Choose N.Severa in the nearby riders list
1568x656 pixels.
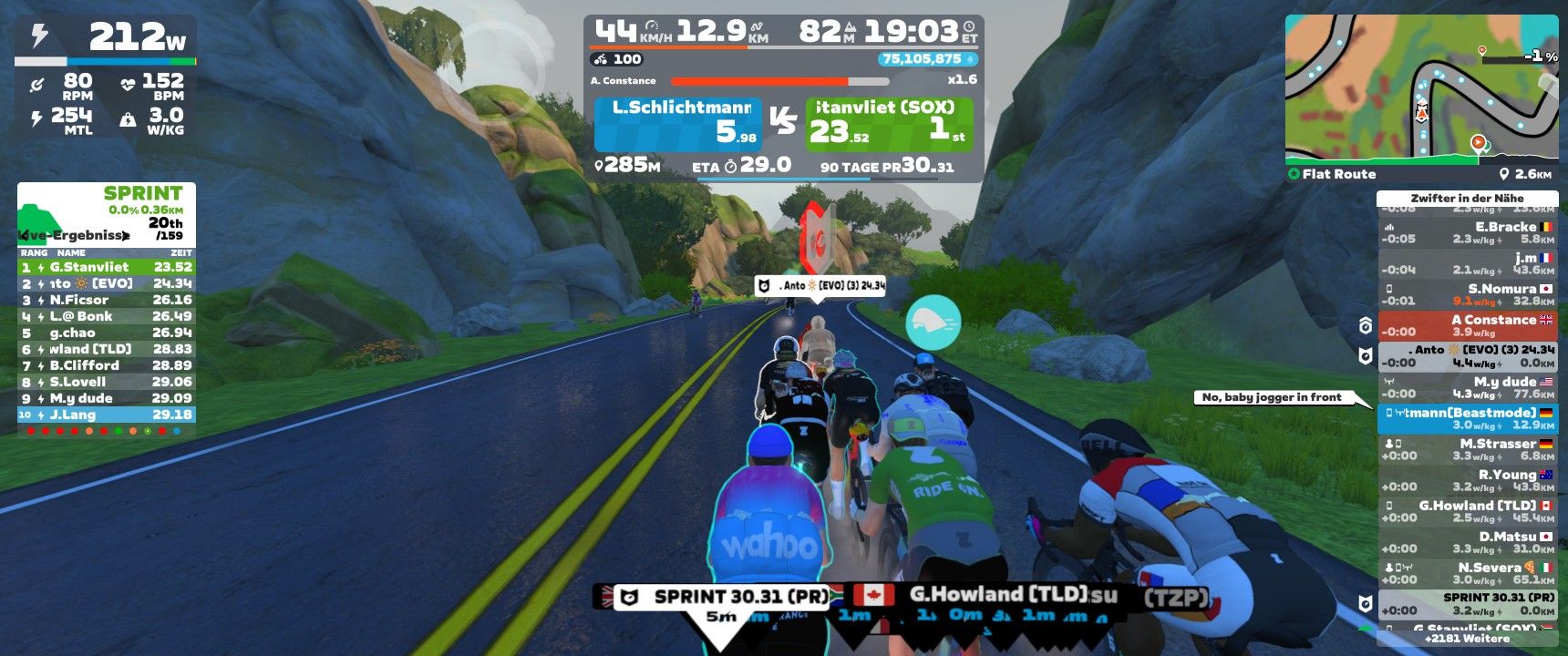(1467, 573)
